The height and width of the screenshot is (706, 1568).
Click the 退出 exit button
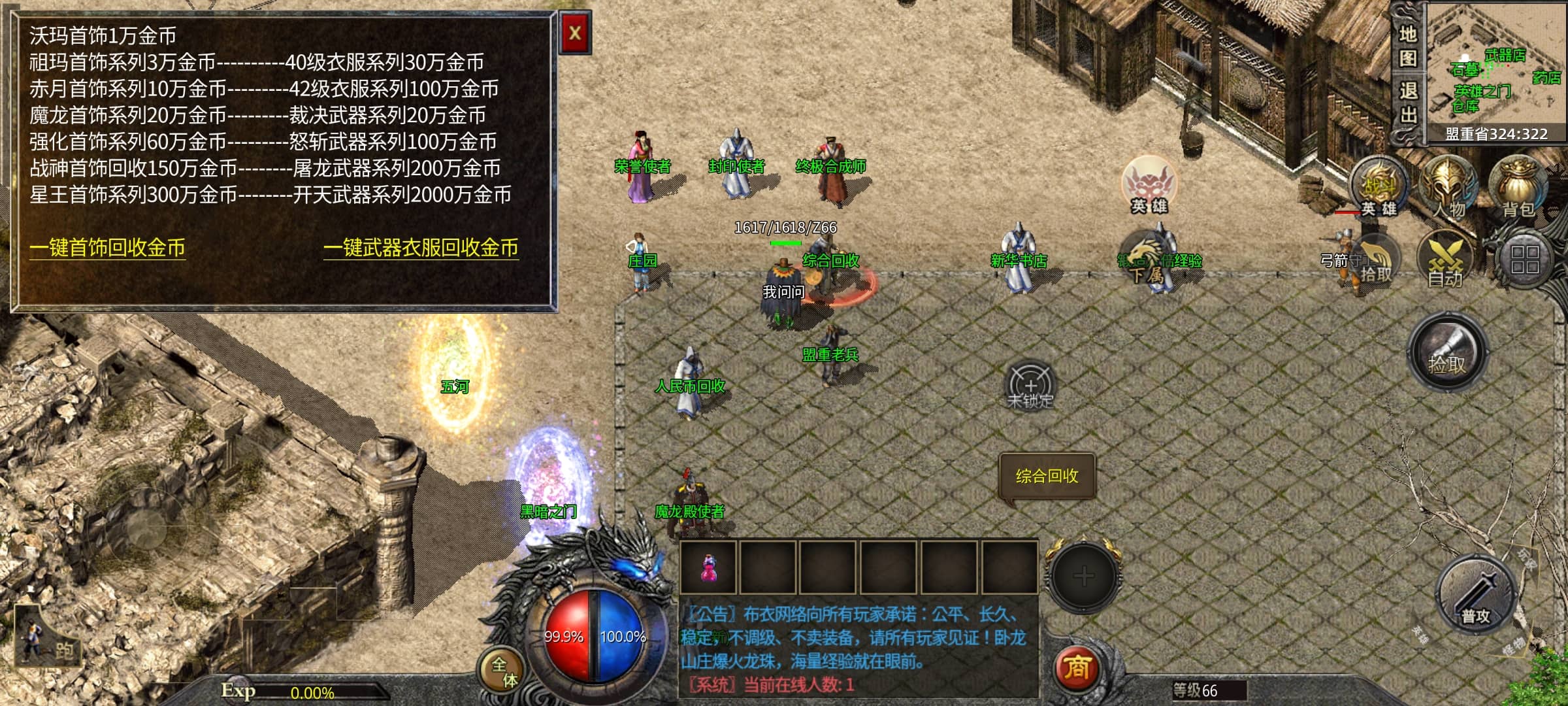tap(1407, 103)
